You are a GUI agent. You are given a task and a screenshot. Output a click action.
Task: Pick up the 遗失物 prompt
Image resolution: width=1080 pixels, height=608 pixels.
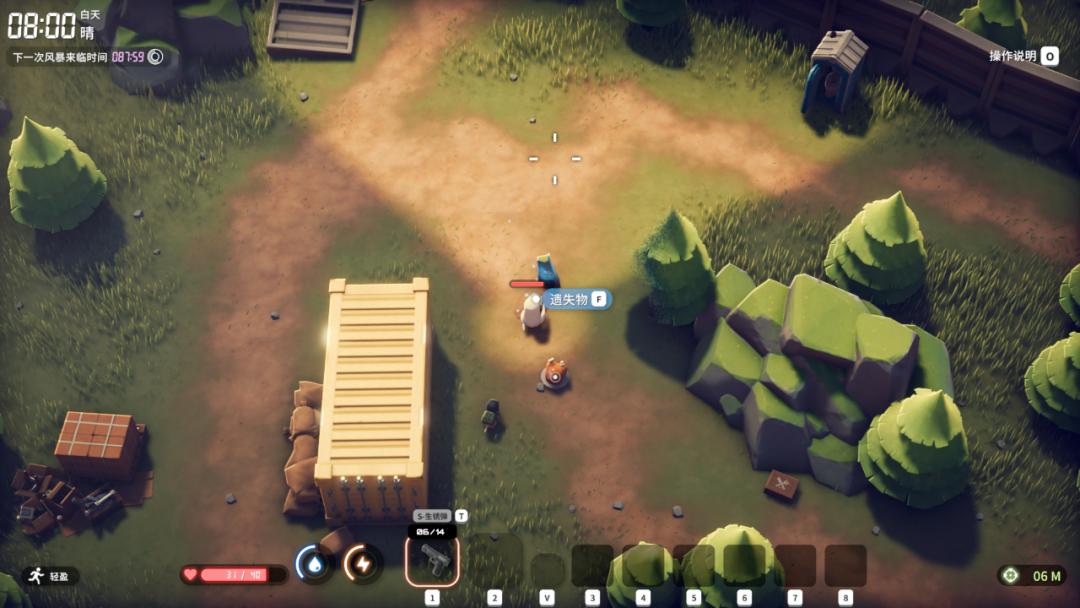click(x=576, y=299)
